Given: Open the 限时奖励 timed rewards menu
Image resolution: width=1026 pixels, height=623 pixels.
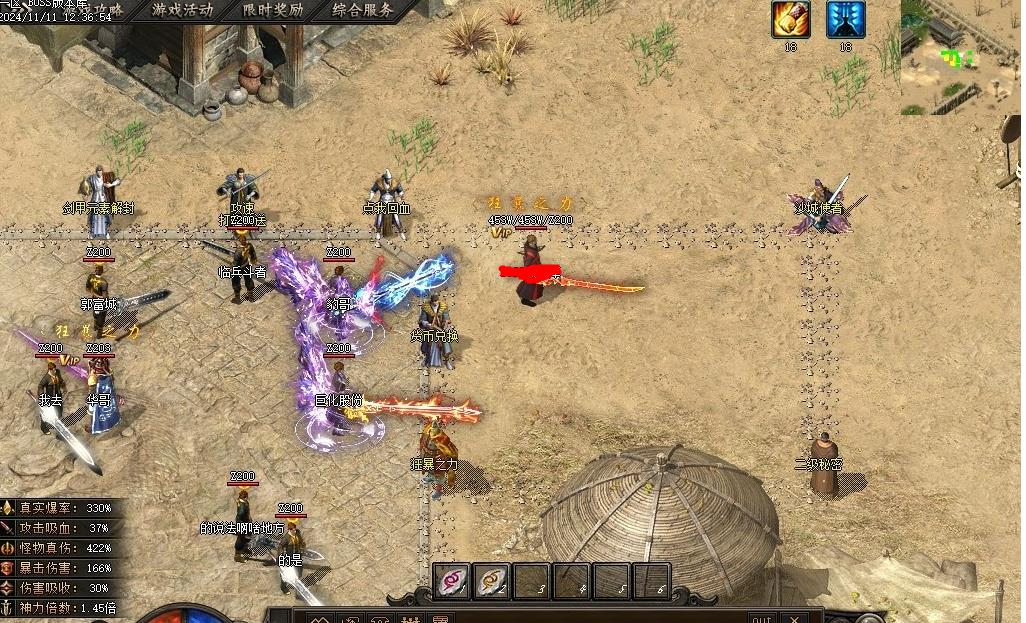Looking at the screenshot, I should (x=272, y=11).
